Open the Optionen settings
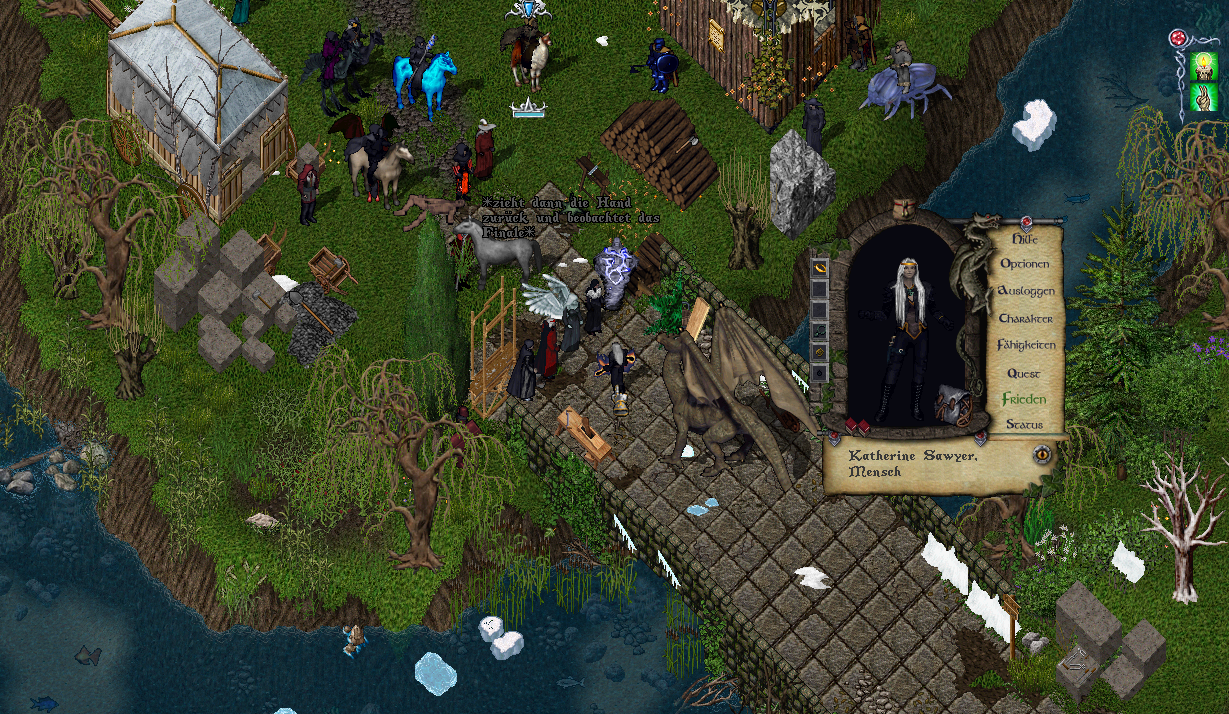 pos(1025,264)
